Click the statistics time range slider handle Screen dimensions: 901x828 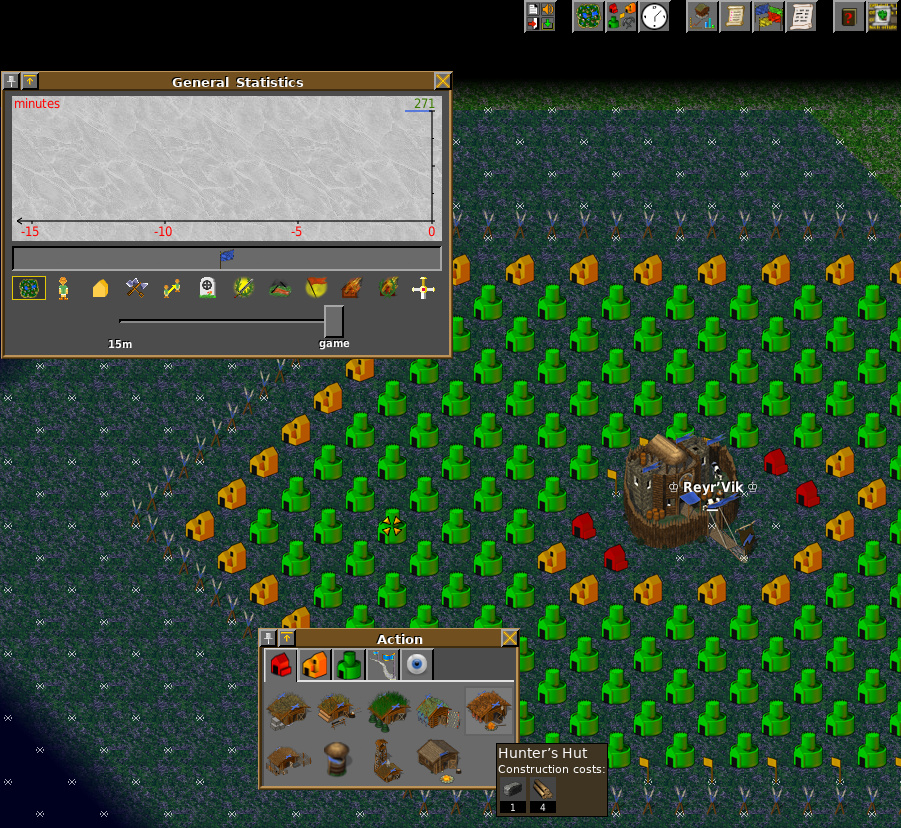click(x=333, y=321)
